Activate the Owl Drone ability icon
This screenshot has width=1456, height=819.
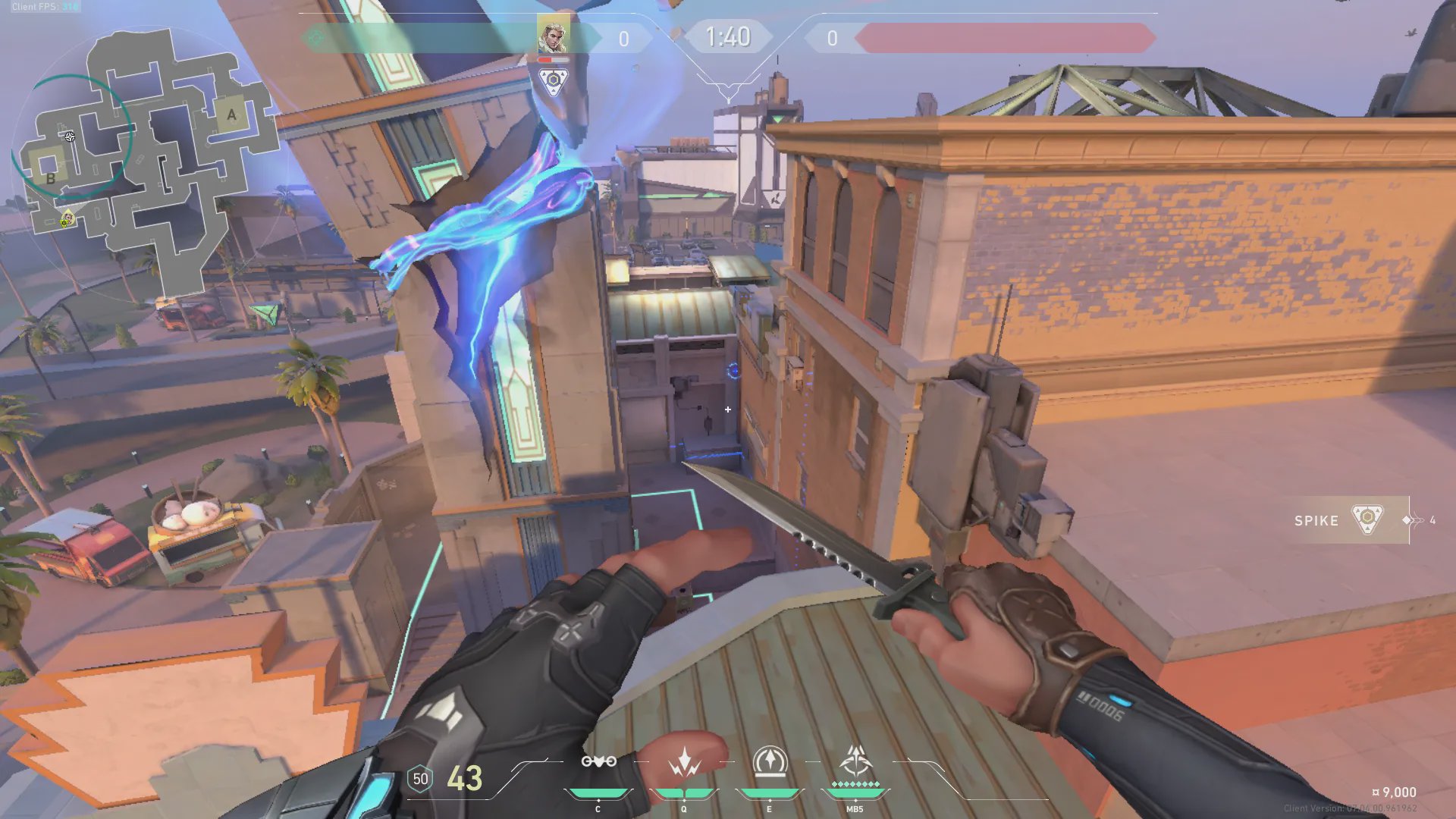pyautogui.click(x=598, y=762)
